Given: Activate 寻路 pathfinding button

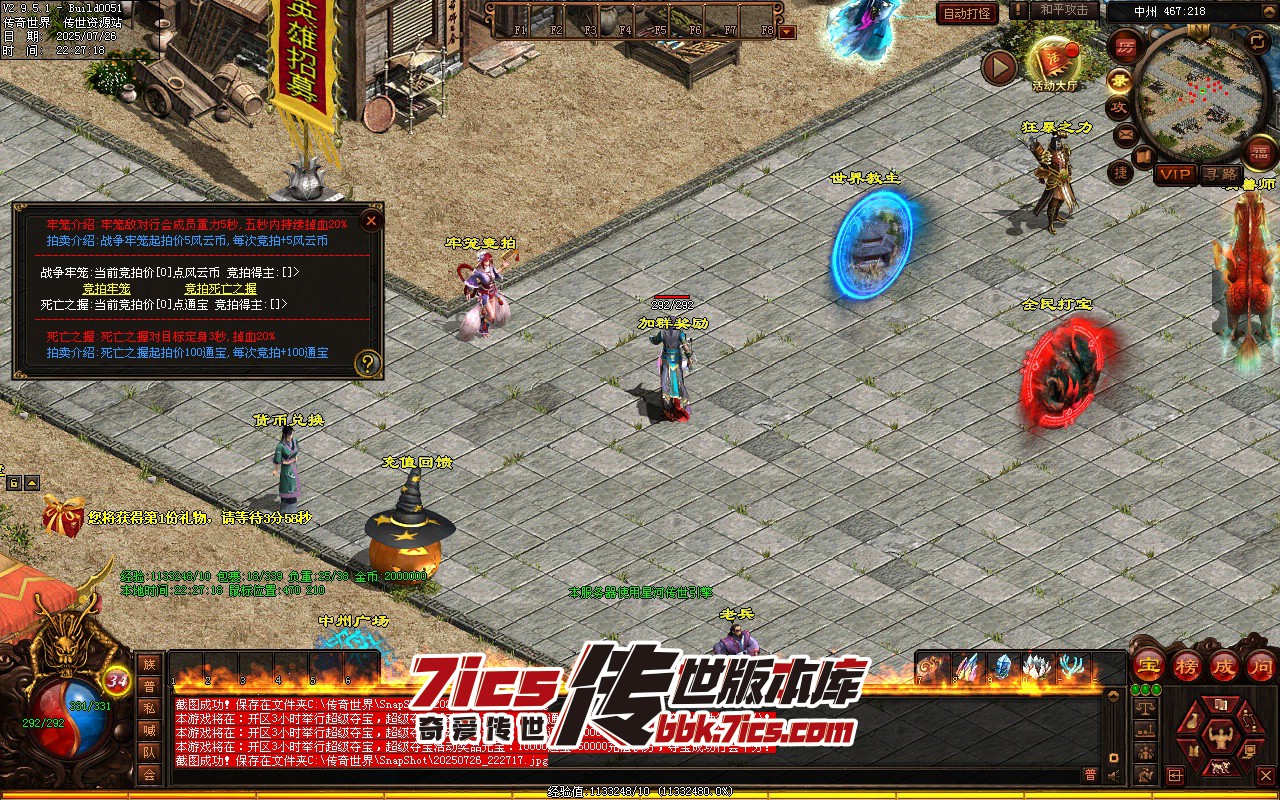Looking at the screenshot, I should point(1220,174).
